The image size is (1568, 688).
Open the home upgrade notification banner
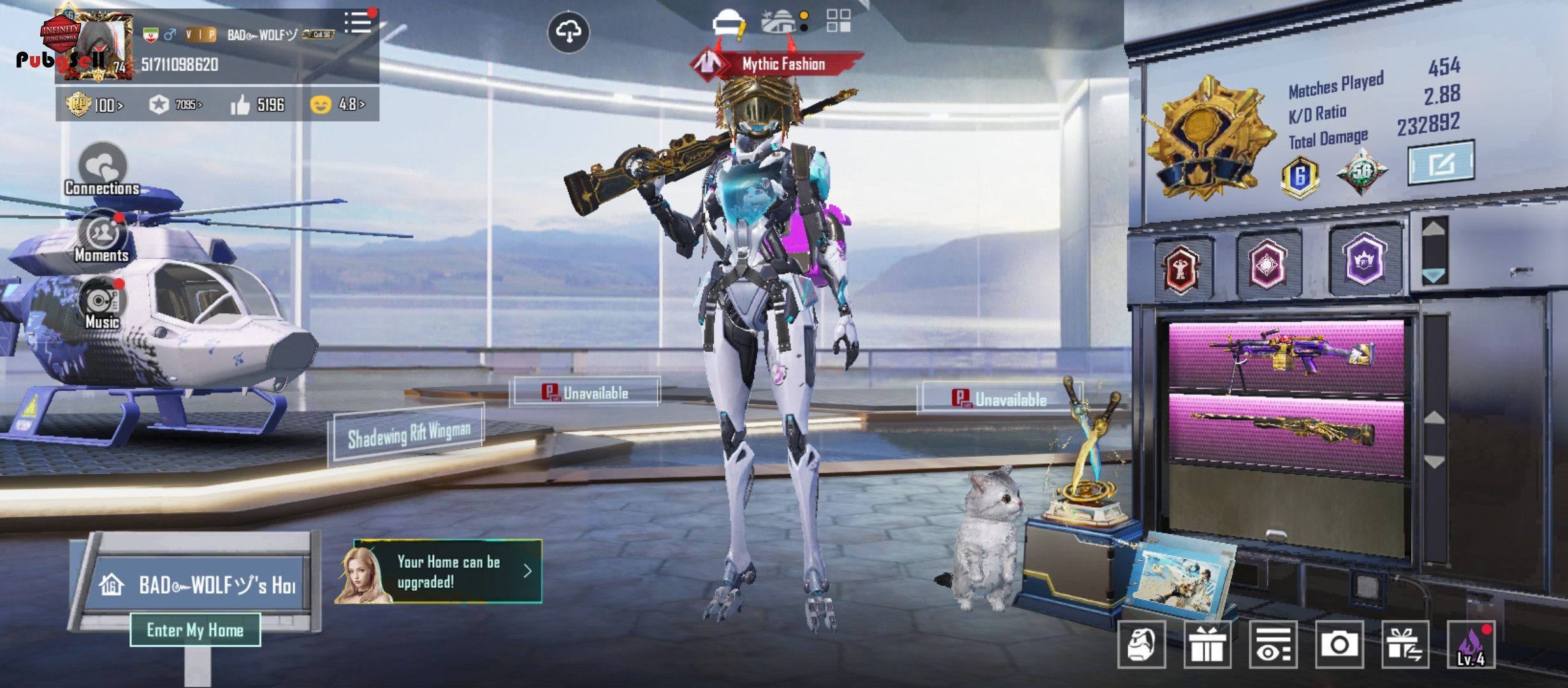pyautogui.click(x=440, y=571)
